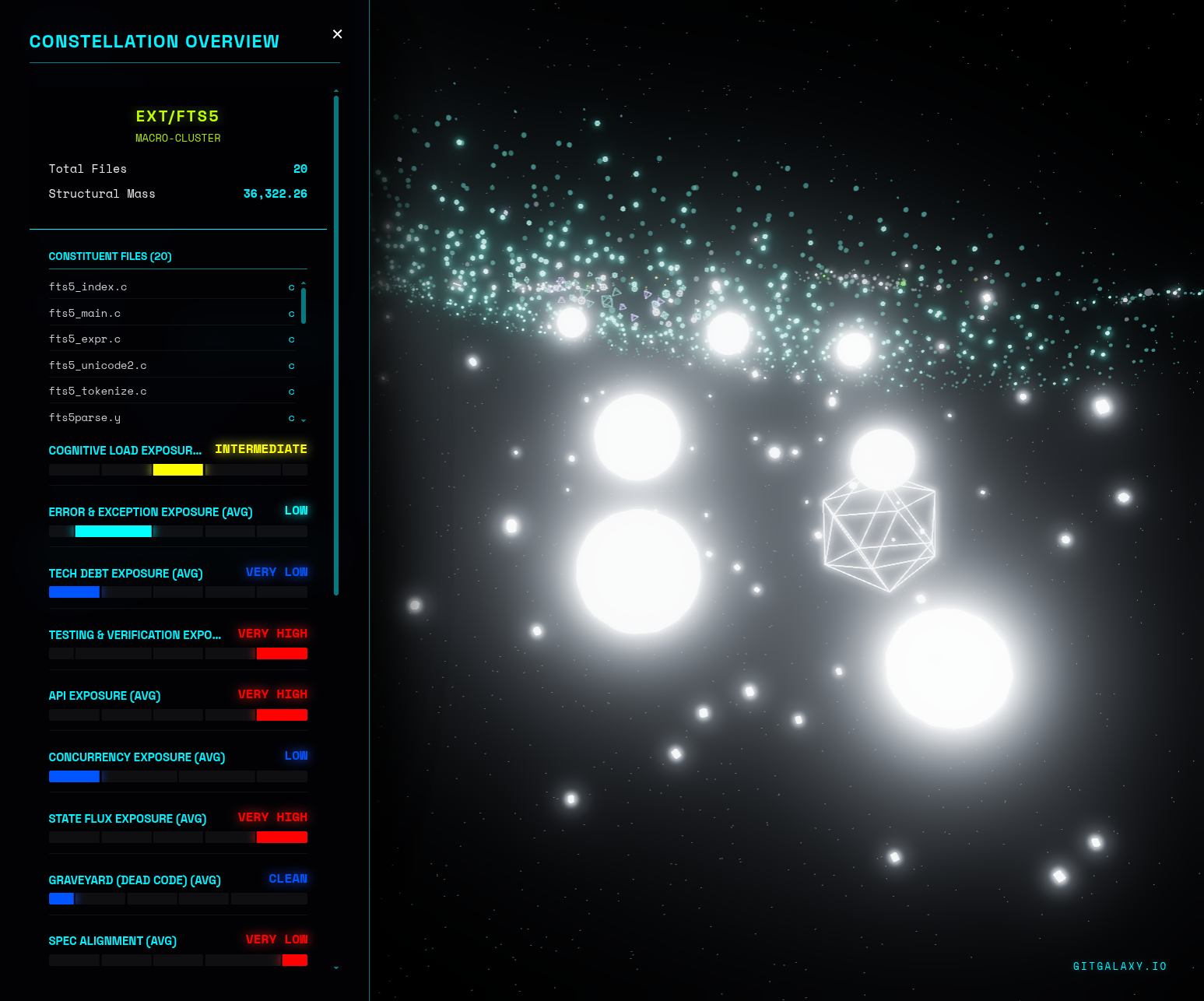Click the up arrow on the file list scrollbar
The image size is (1204, 1001).
(x=303, y=283)
